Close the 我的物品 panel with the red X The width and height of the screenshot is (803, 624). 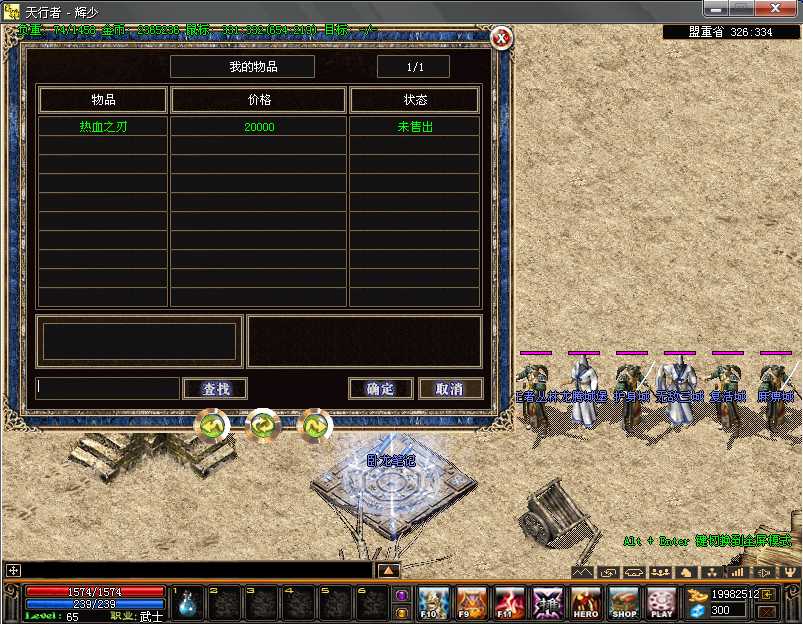[x=502, y=39]
